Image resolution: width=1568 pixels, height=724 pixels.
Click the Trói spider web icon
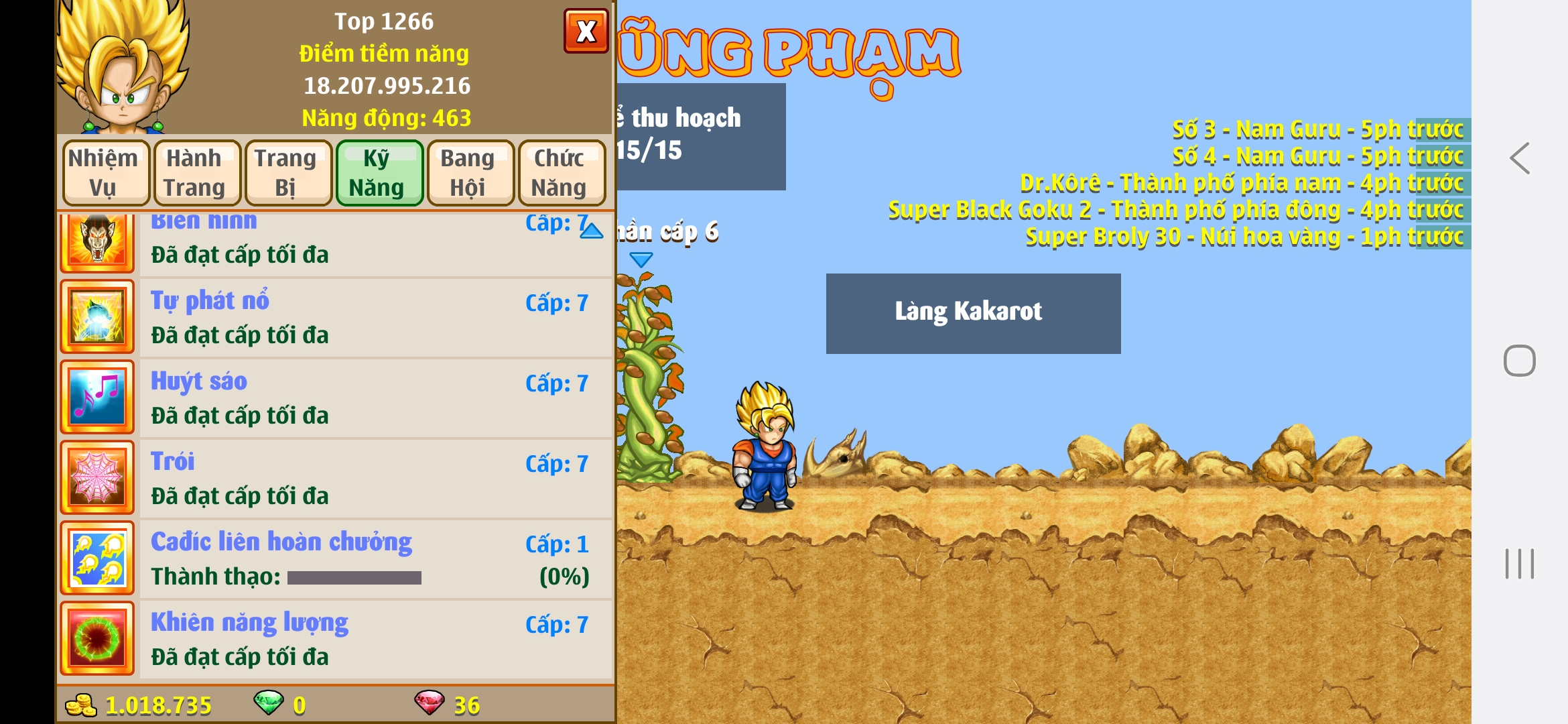click(97, 477)
